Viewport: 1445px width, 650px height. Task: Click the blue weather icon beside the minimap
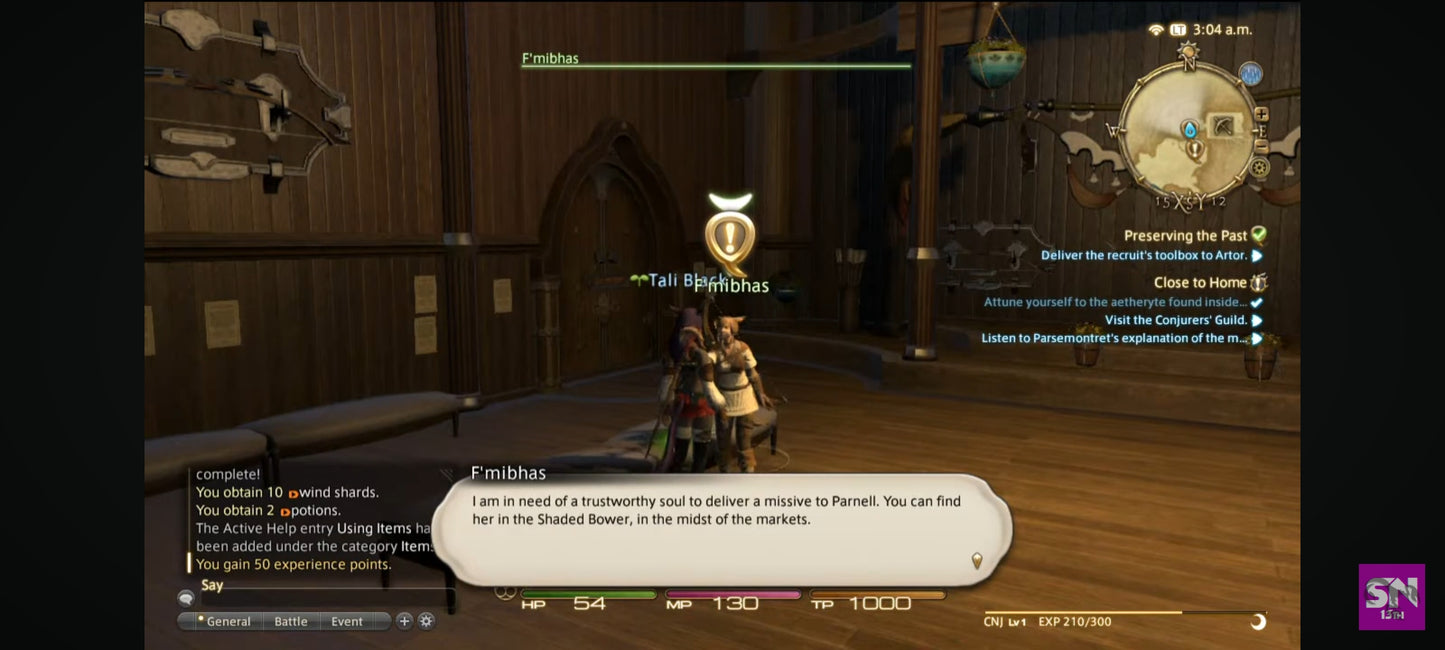click(1250, 73)
